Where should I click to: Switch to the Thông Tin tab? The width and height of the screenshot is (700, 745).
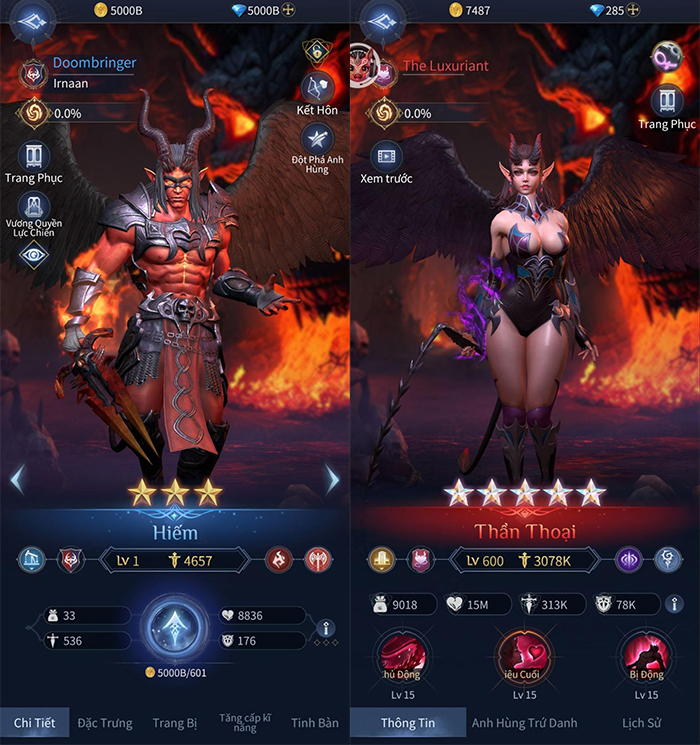(407, 722)
